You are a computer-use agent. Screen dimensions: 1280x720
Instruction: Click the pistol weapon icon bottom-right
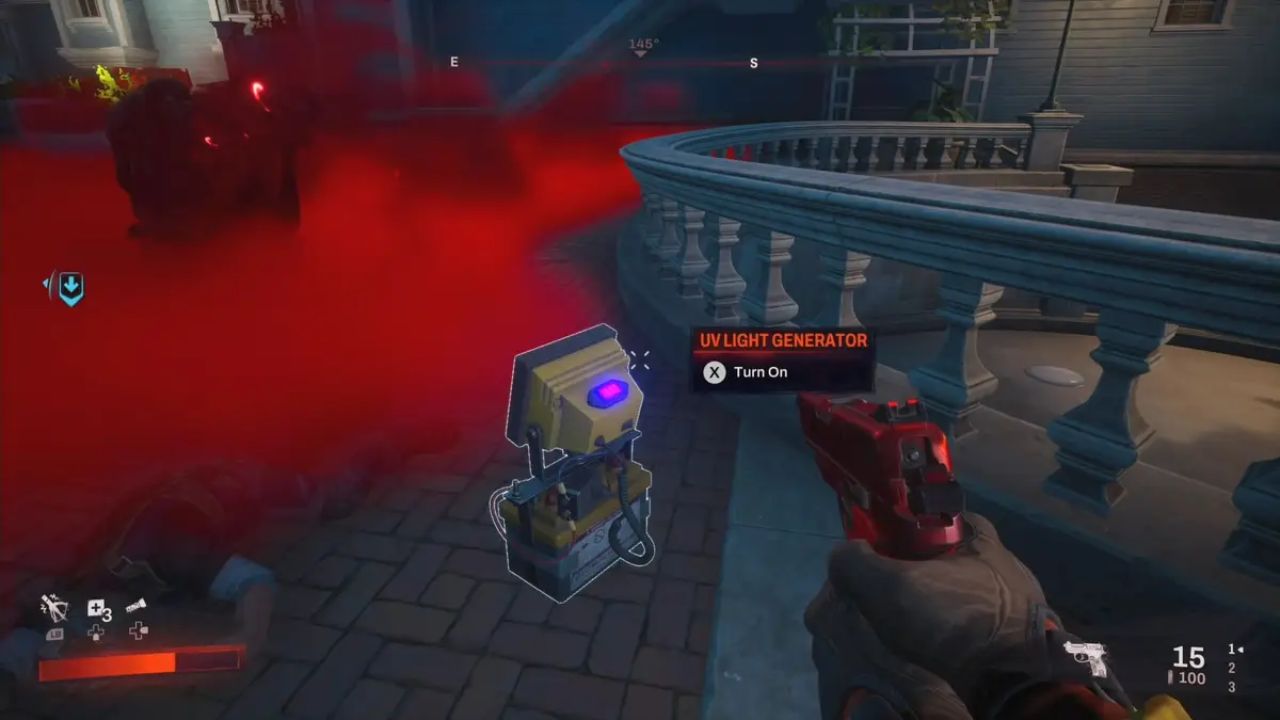(1086, 658)
